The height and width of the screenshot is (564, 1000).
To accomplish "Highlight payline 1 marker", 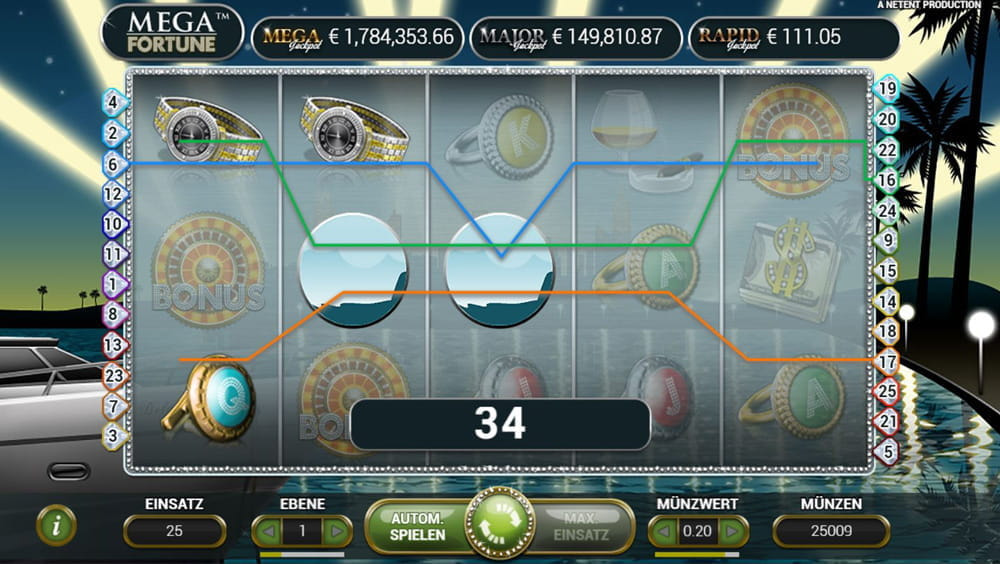I will (113, 284).
